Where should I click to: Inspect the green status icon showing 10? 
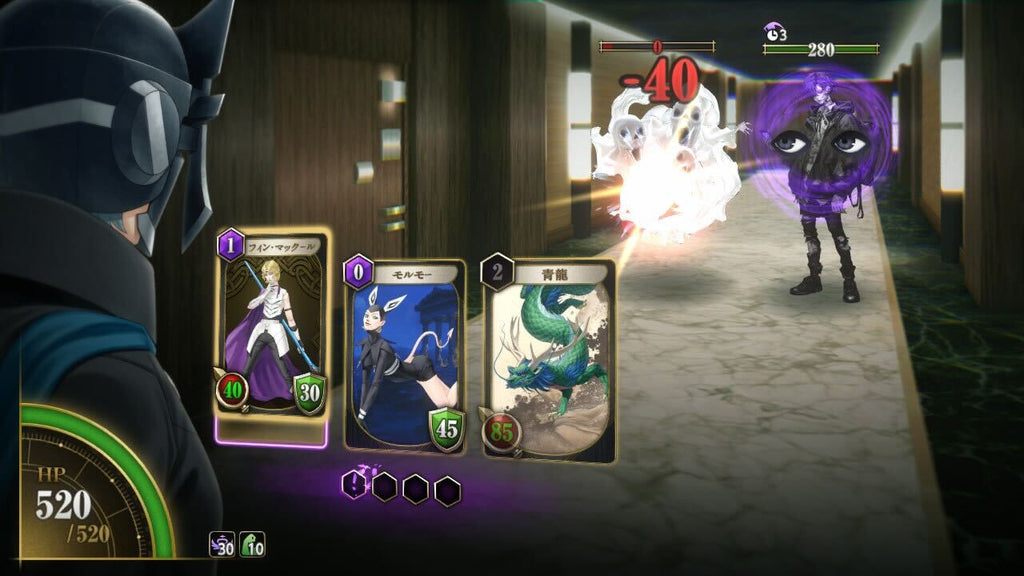(x=252, y=544)
